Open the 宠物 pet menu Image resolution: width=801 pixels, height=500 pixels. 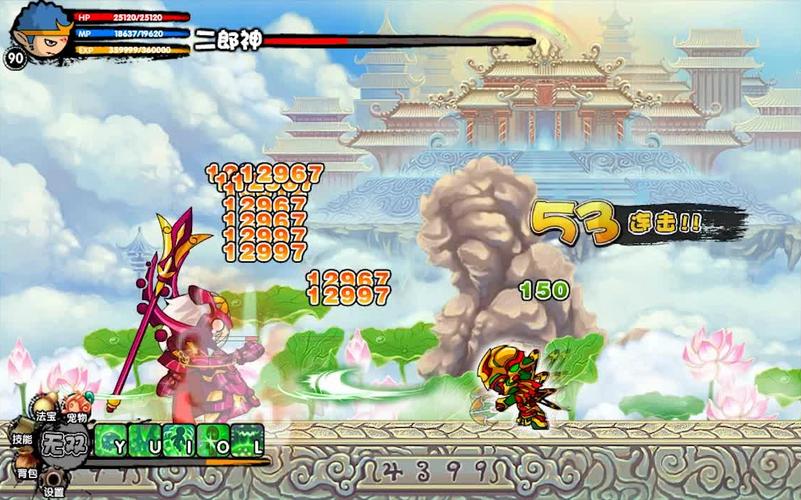click(x=76, y=411)
